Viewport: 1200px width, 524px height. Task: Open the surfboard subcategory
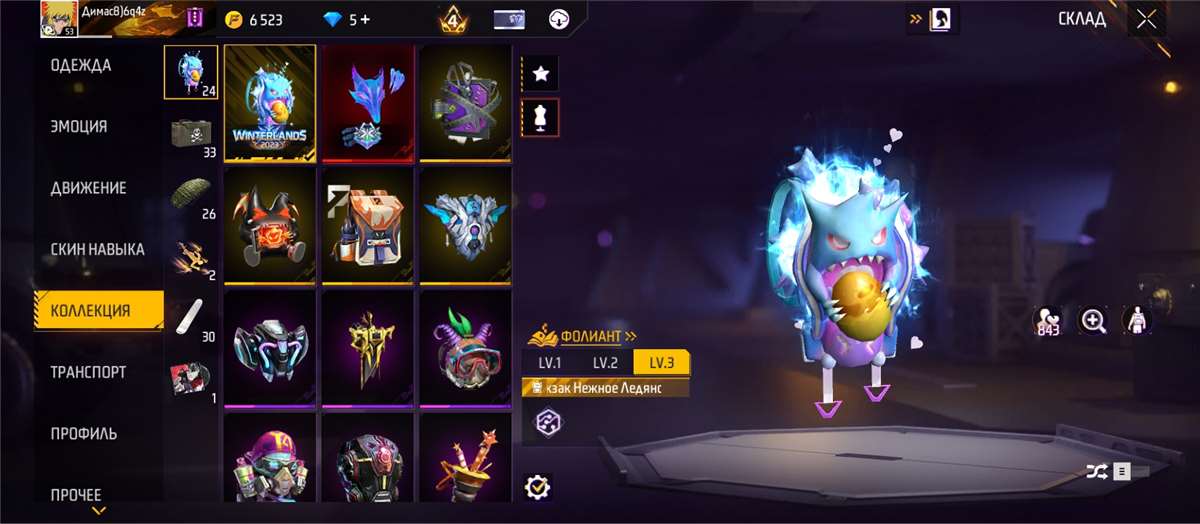[190, 318]
